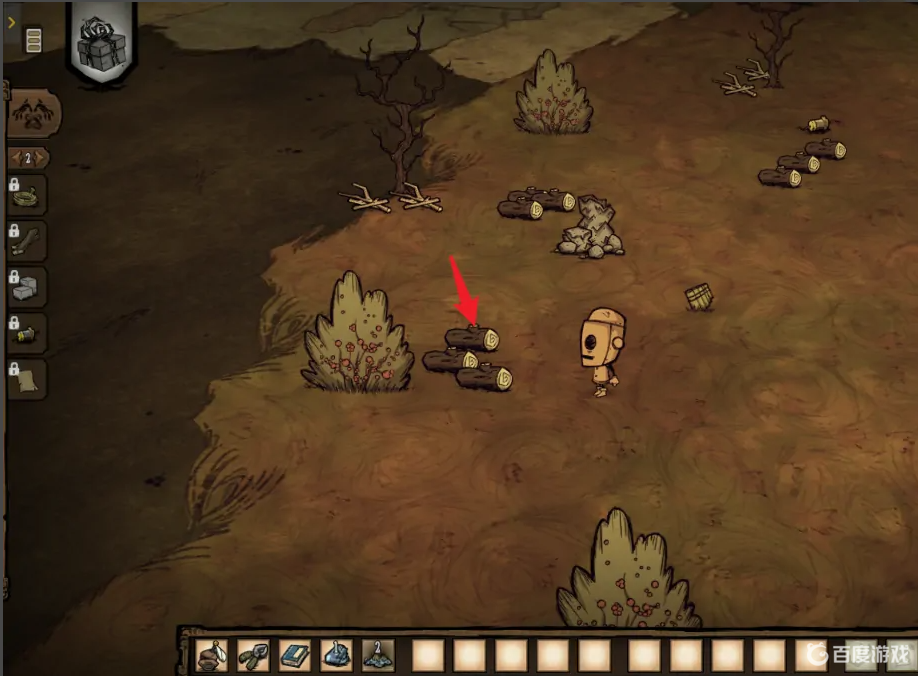
Task: Select the first inventory slot with feather item
Action: click(212, 655)
